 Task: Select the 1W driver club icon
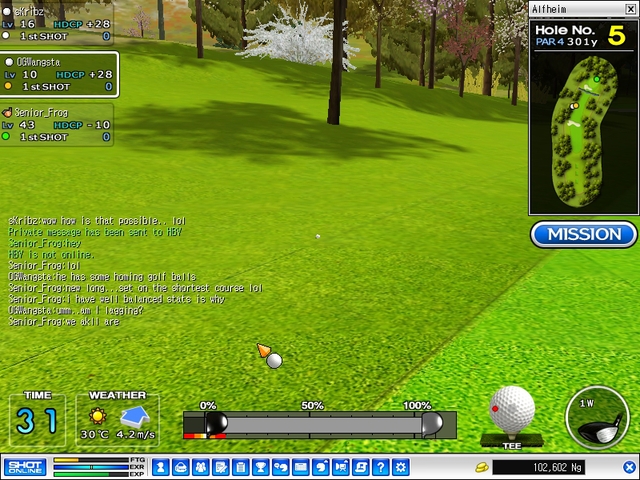[595, 418]
